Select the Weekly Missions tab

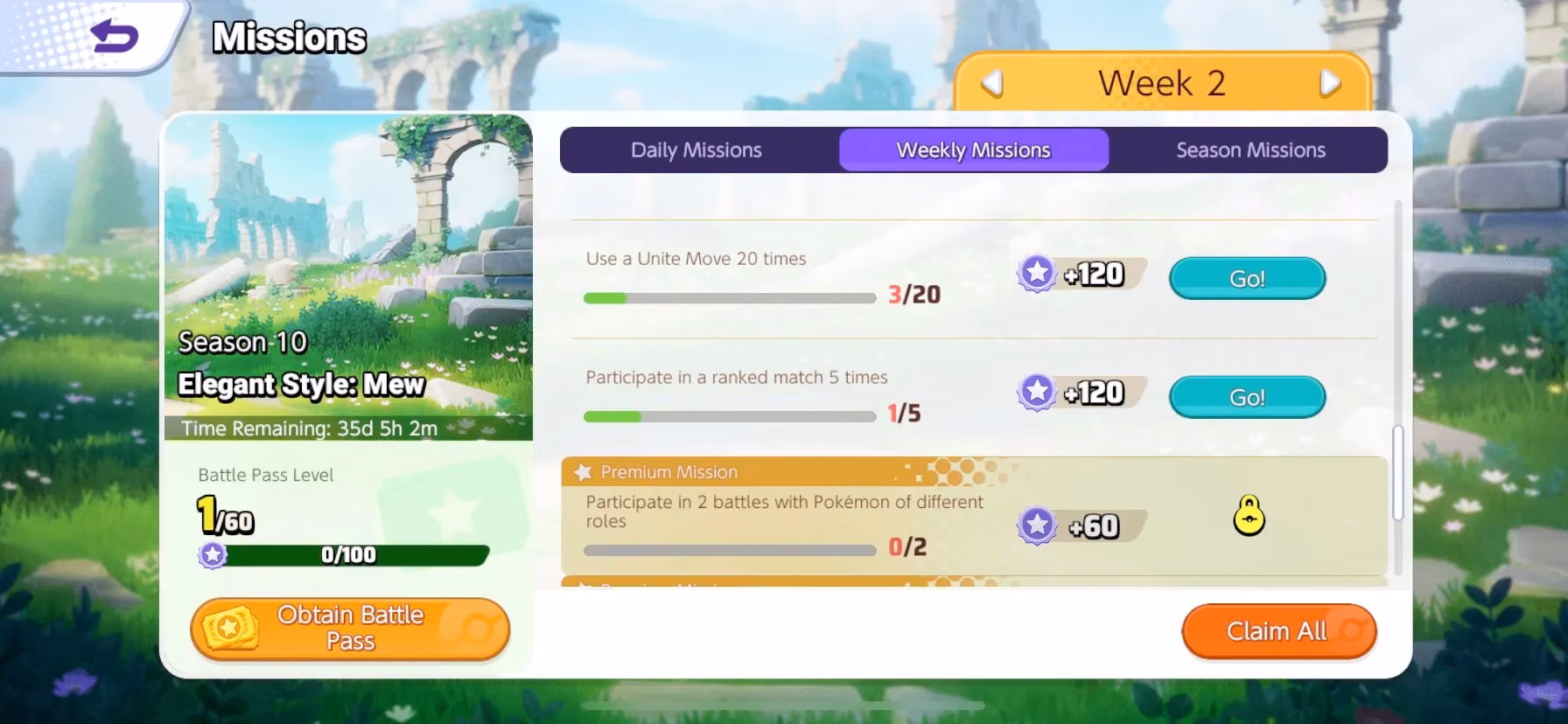pyautogui.click(x=973, y=150)
